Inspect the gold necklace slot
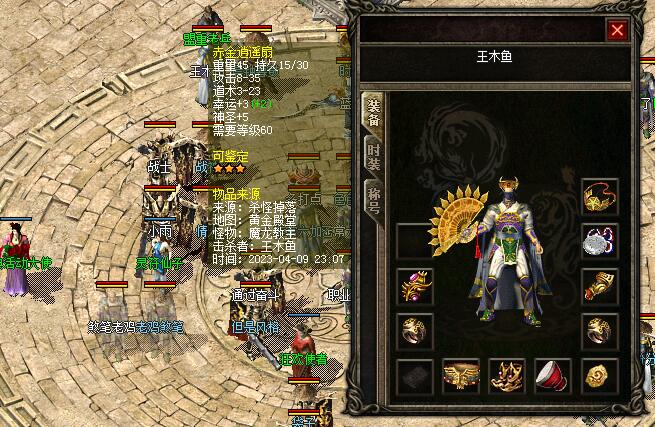This screenshot has height=427, width=655. click(x=600, y=195)
